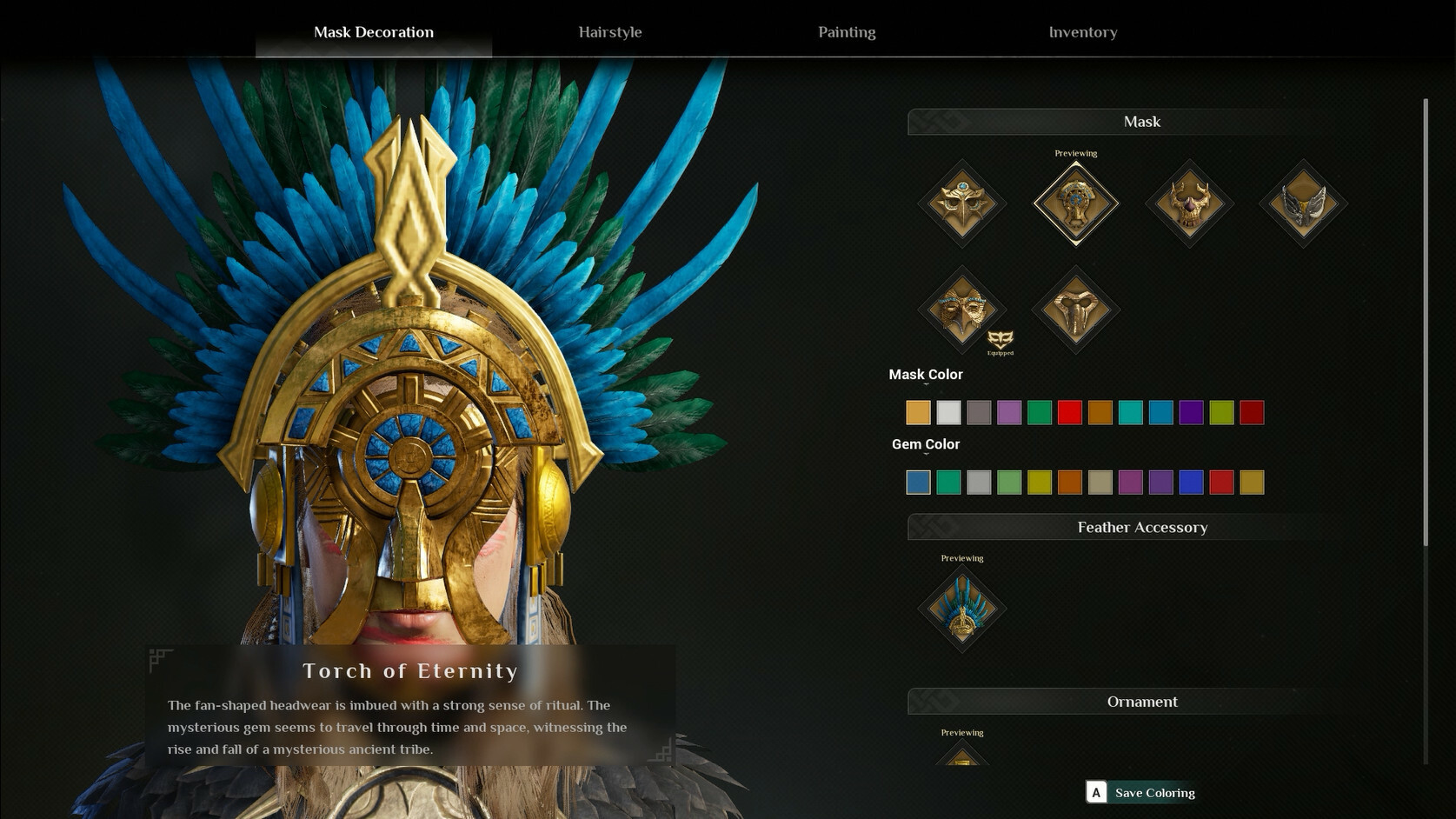Image resolution: width=1456 pixels, height=819 pixels.
Task: Select the previewing feather accessory icon
Action: [962, 609]
